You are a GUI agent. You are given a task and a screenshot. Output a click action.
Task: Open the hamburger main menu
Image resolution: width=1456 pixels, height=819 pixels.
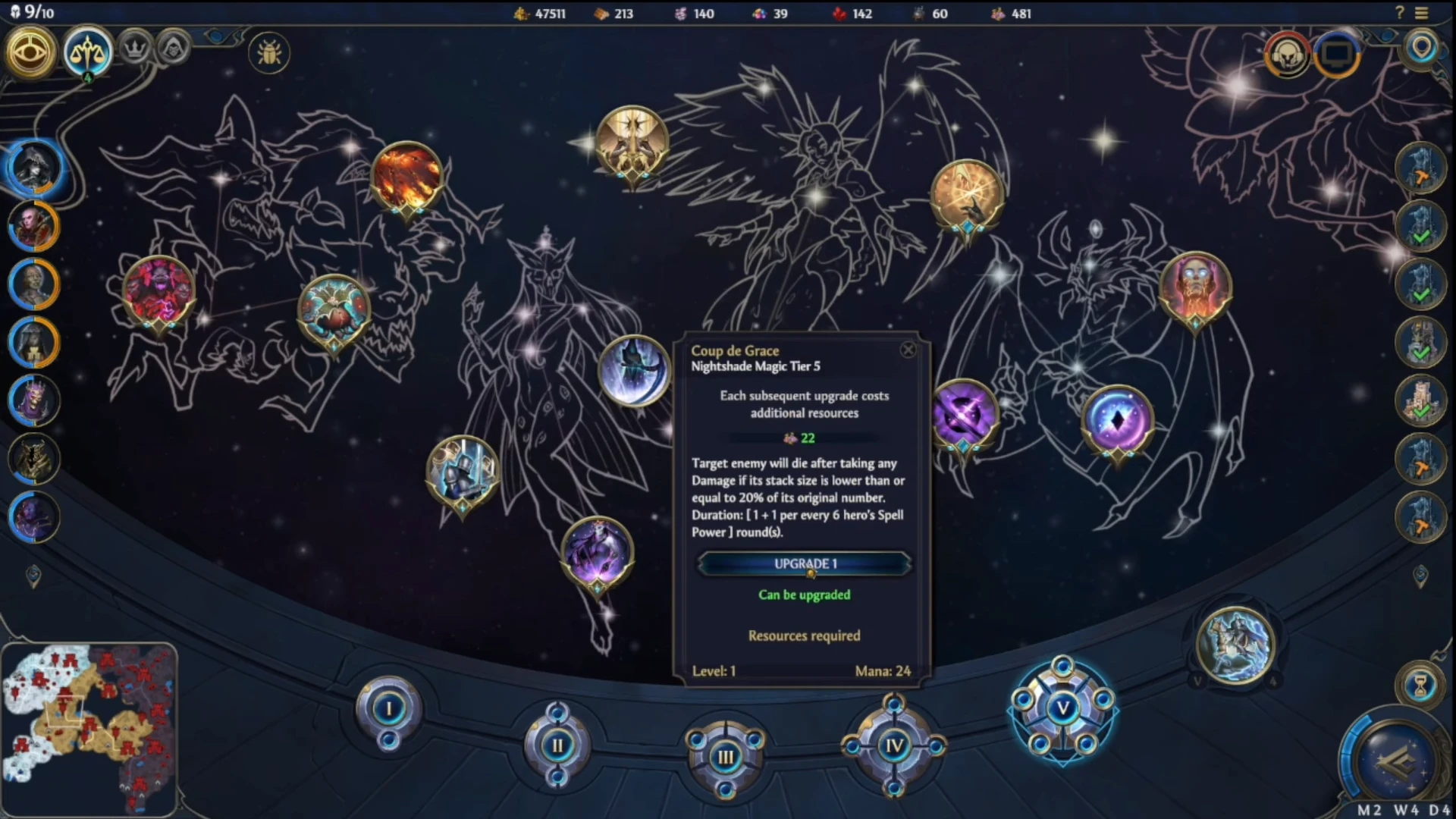click(1421, 13)
